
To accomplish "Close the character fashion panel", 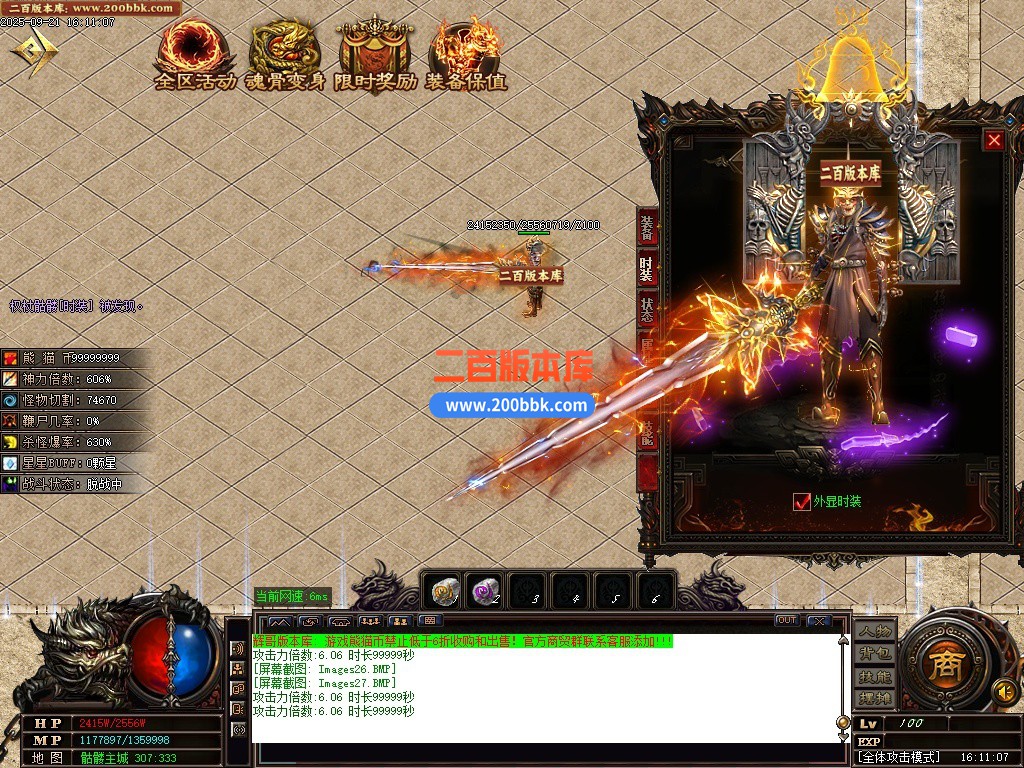I will tap(993, 141).
